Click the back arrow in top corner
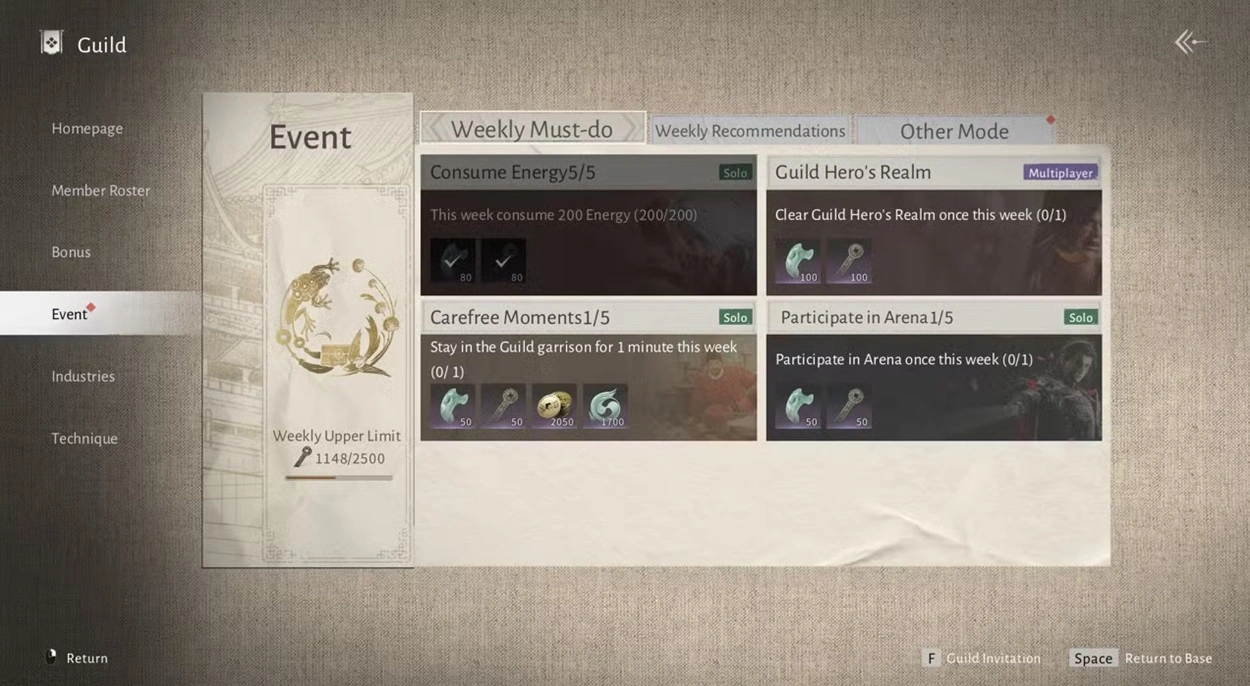This screenshot has height=686, width=1250. click(x=1189, y=42)
